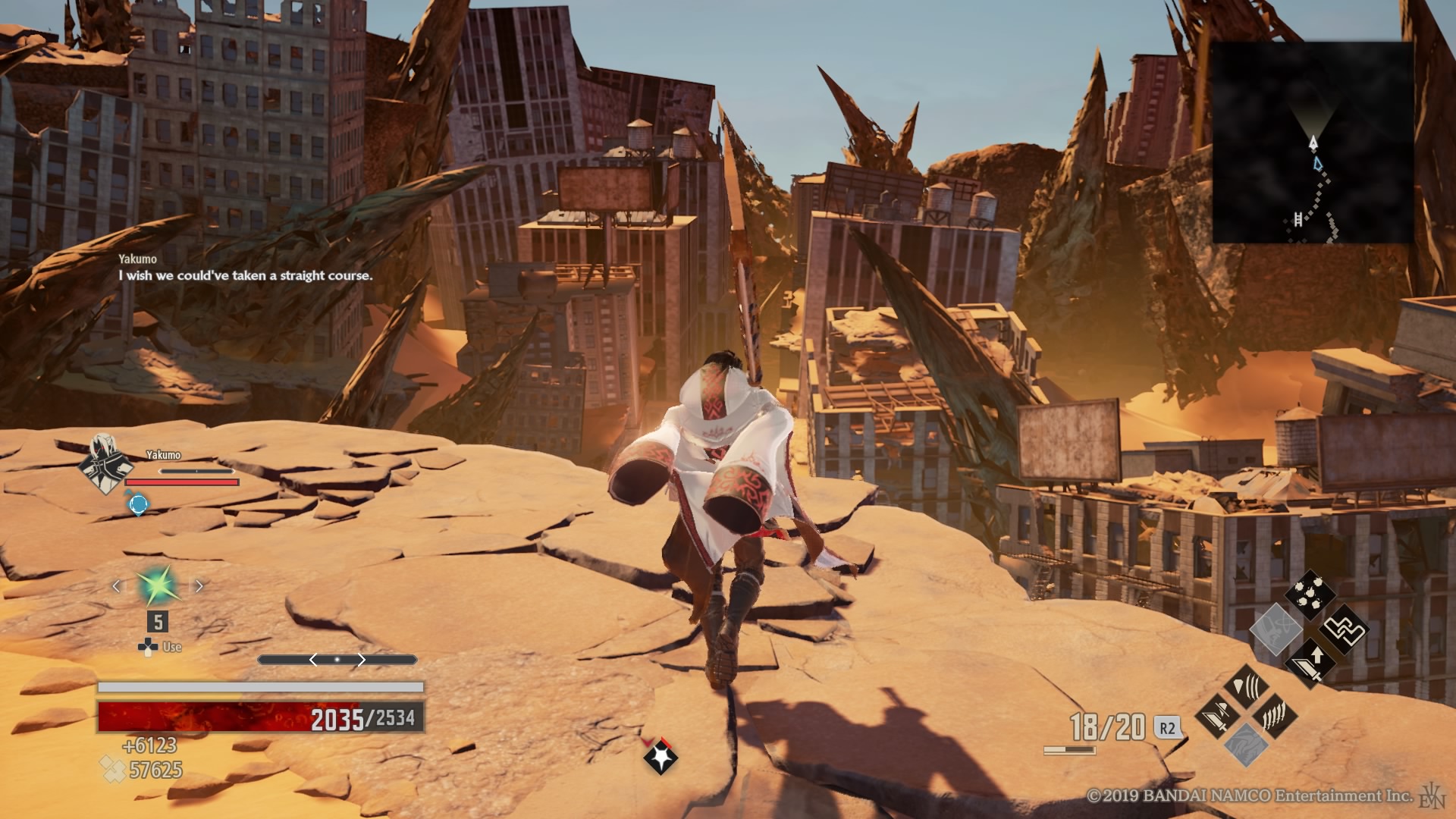The width and height of the screenshot is (1456, 819).
Task: Activate the sword strike gift icon
Action: click(1218, 715)
